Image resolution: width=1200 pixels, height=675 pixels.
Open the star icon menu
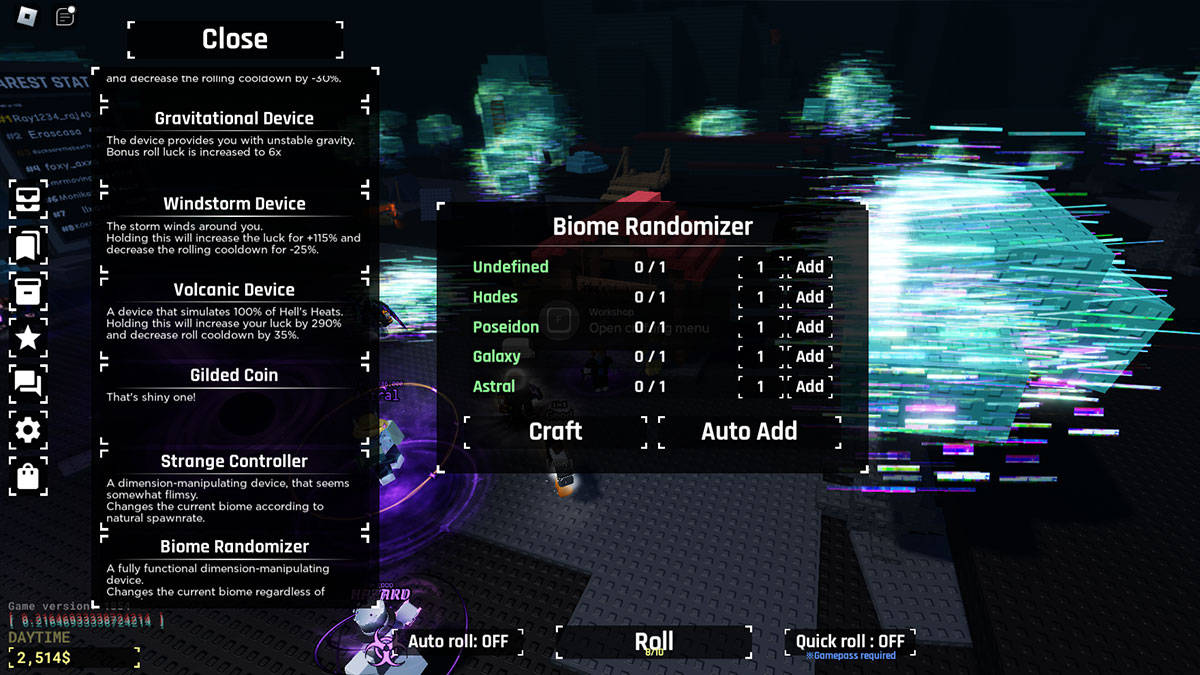click(x=28, y=337)
